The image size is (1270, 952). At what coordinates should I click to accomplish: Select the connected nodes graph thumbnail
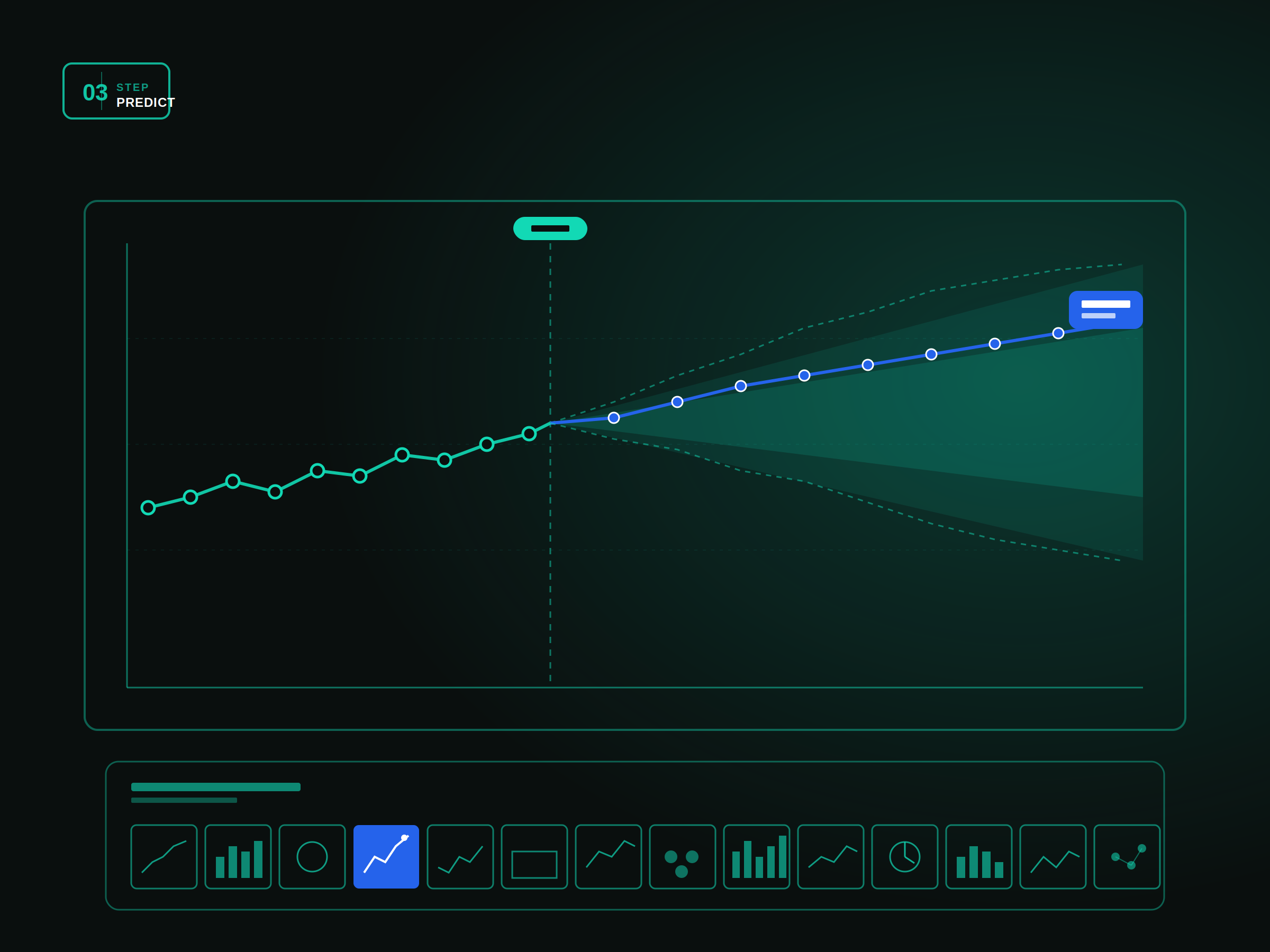(1127, 856)
